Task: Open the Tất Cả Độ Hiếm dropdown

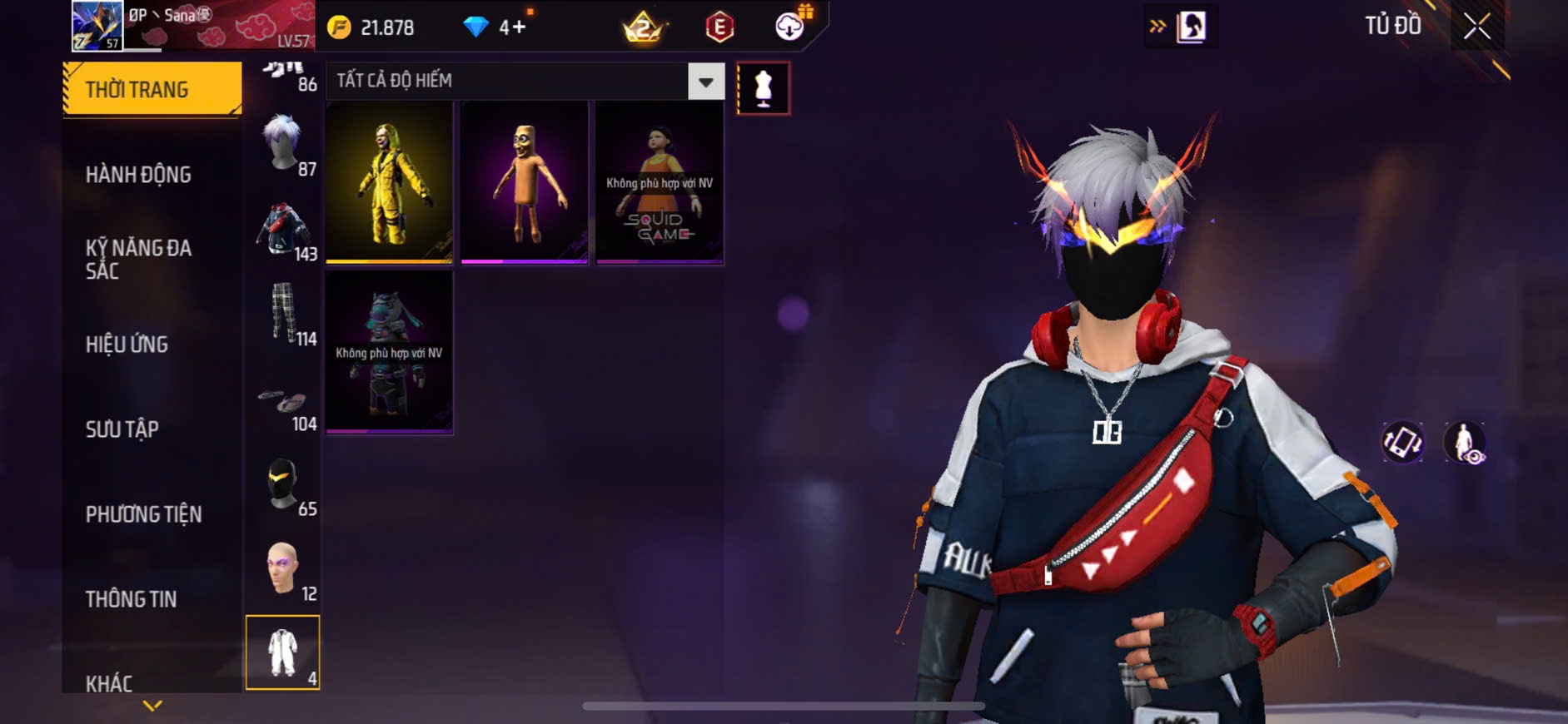Action: pos(705,82)
